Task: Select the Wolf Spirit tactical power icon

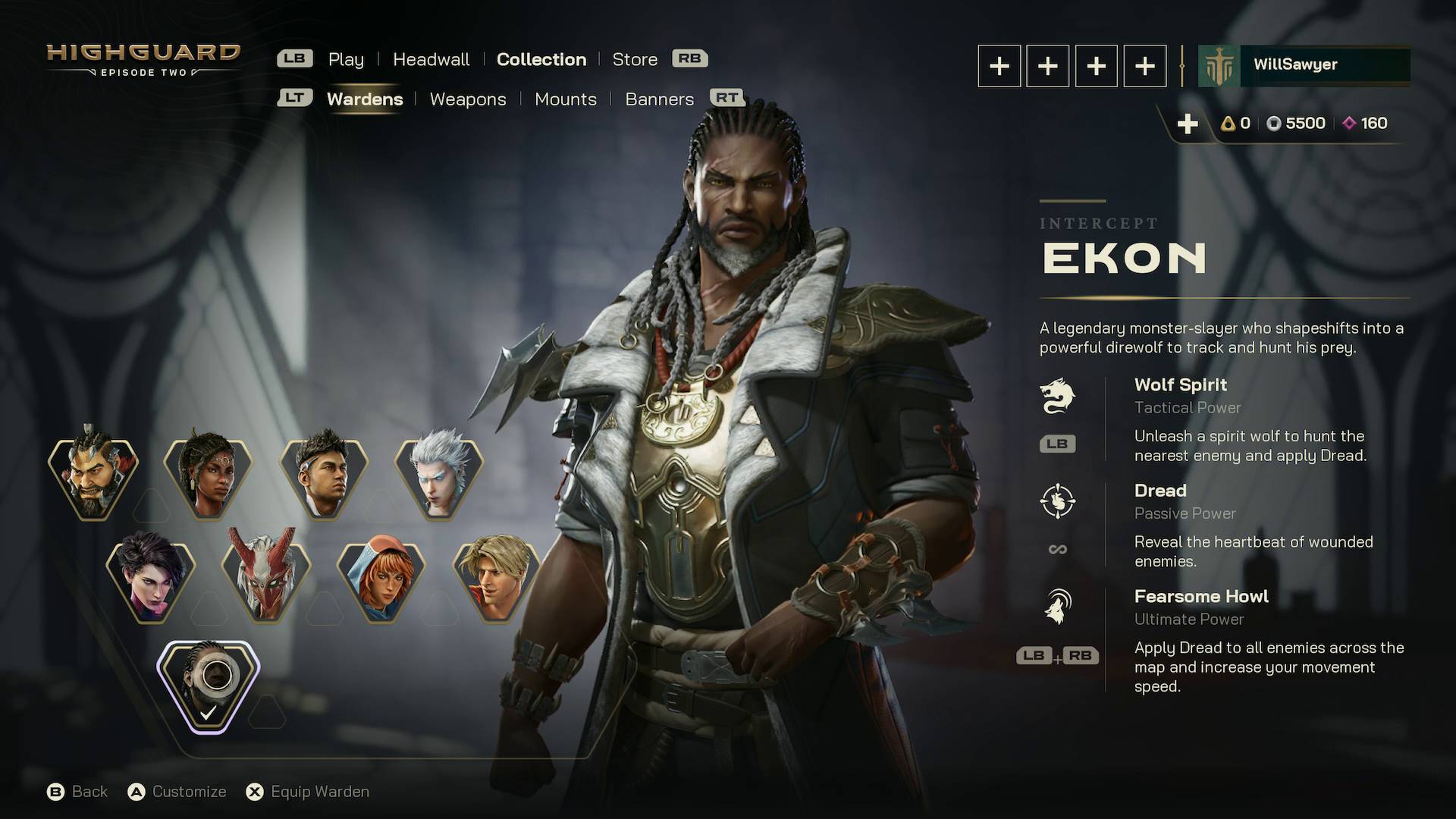Action: point(1059,394)
